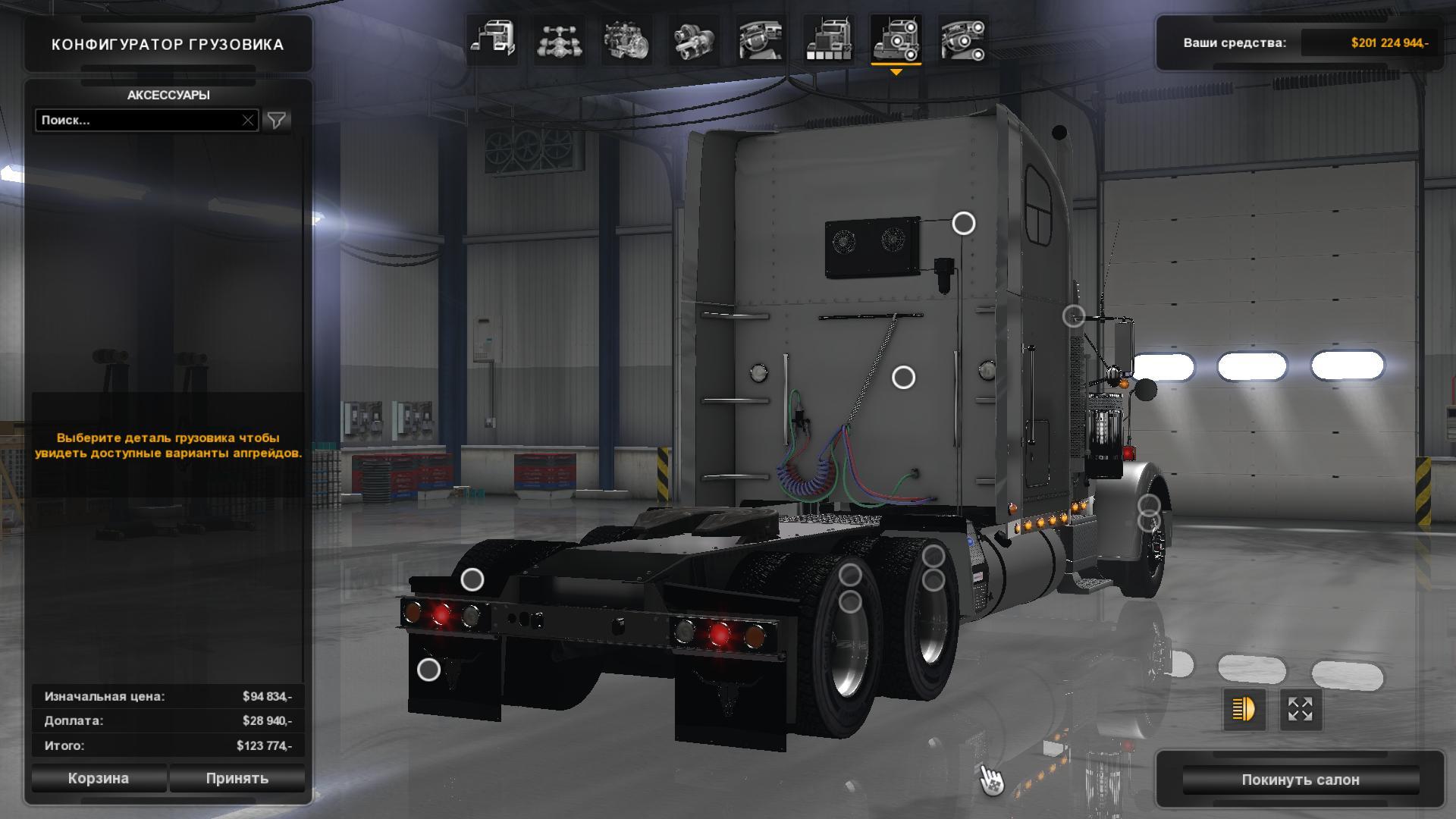This screenshot has height=819, width=1456.
Task: Hide the interface with the fullscreen arrows
Action: [x=1300, y=710]
